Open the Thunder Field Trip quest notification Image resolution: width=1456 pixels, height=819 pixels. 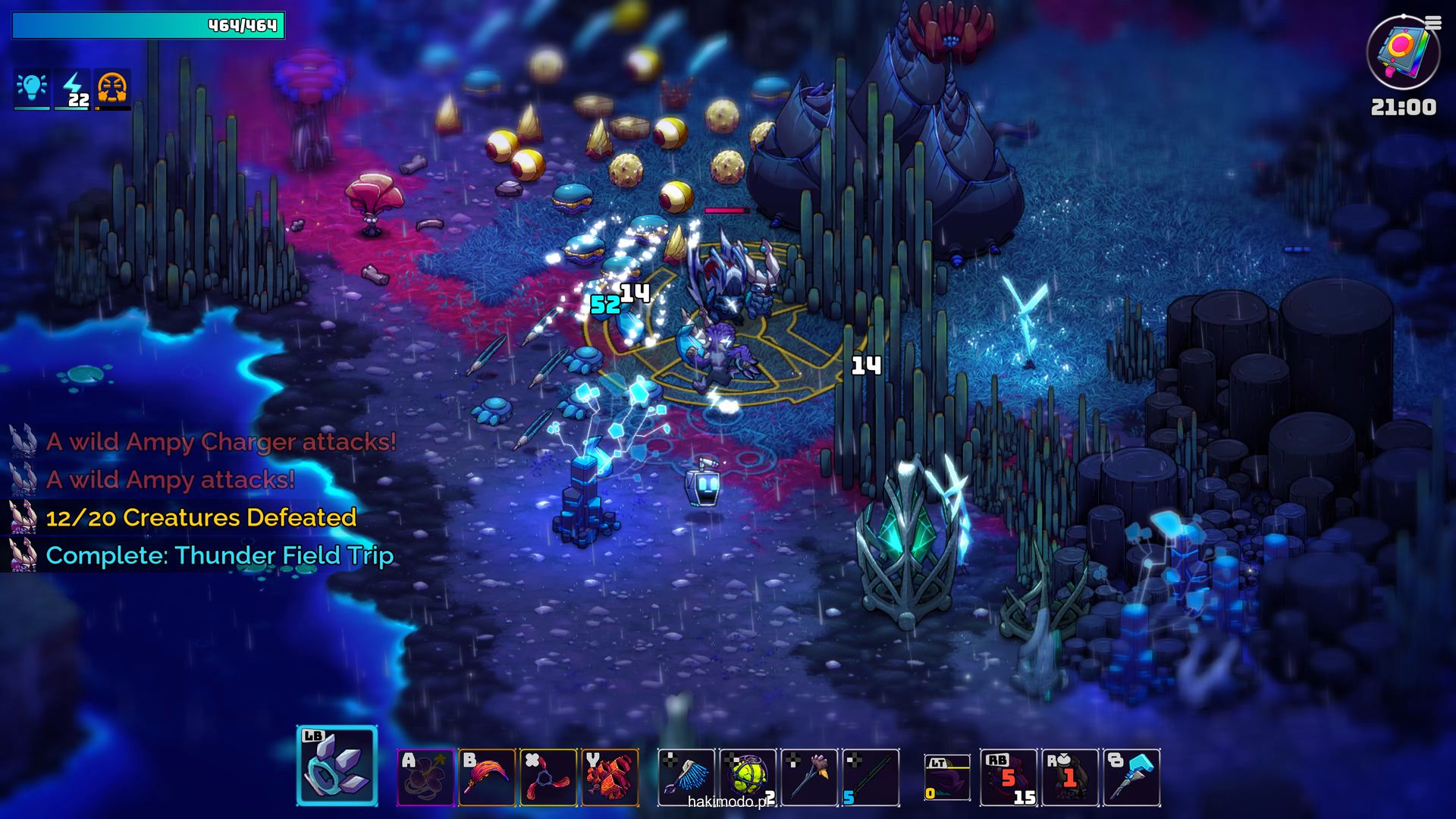click(219, 555)
